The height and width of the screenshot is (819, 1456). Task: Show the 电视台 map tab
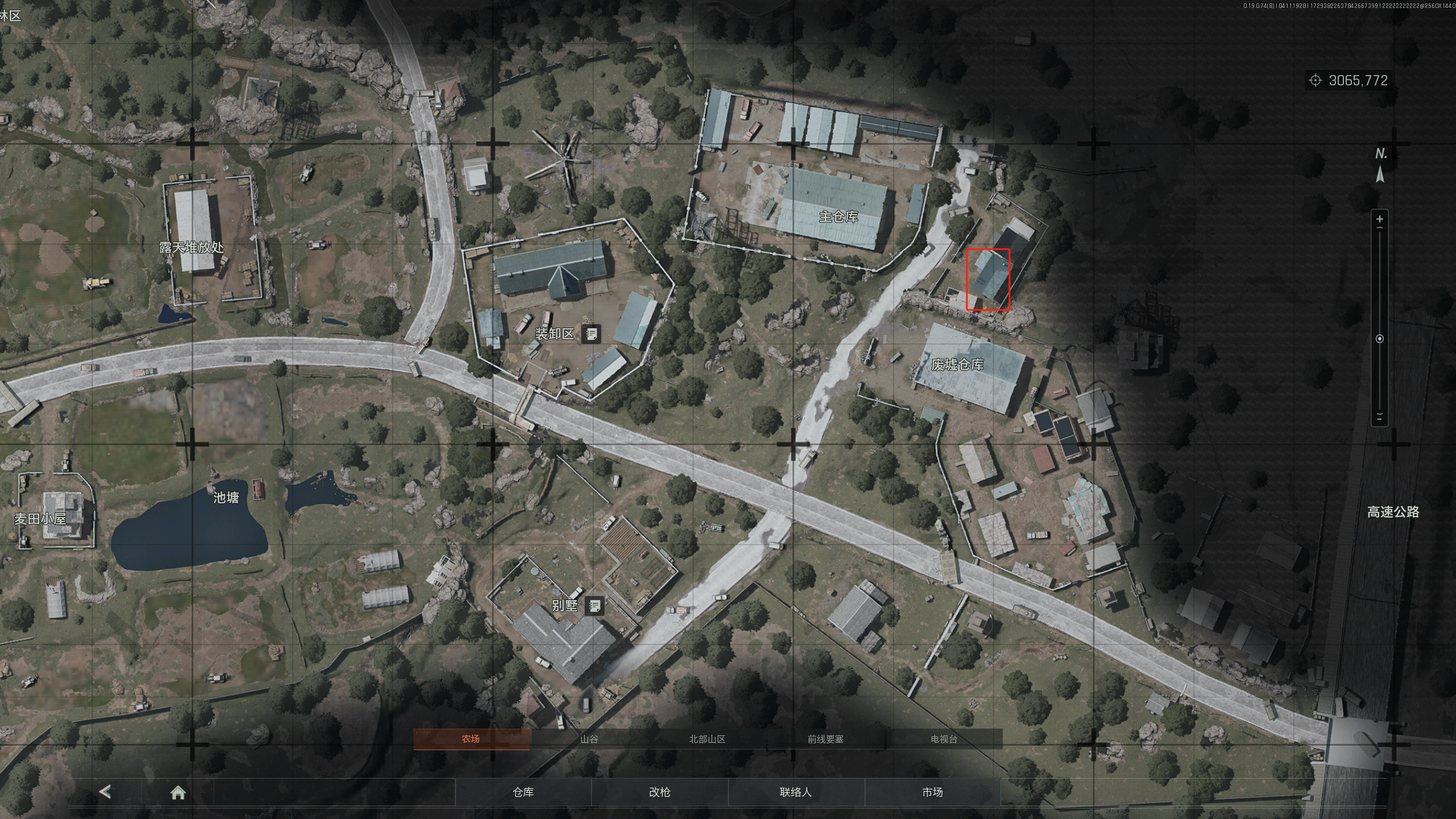[x=944, y=739]
